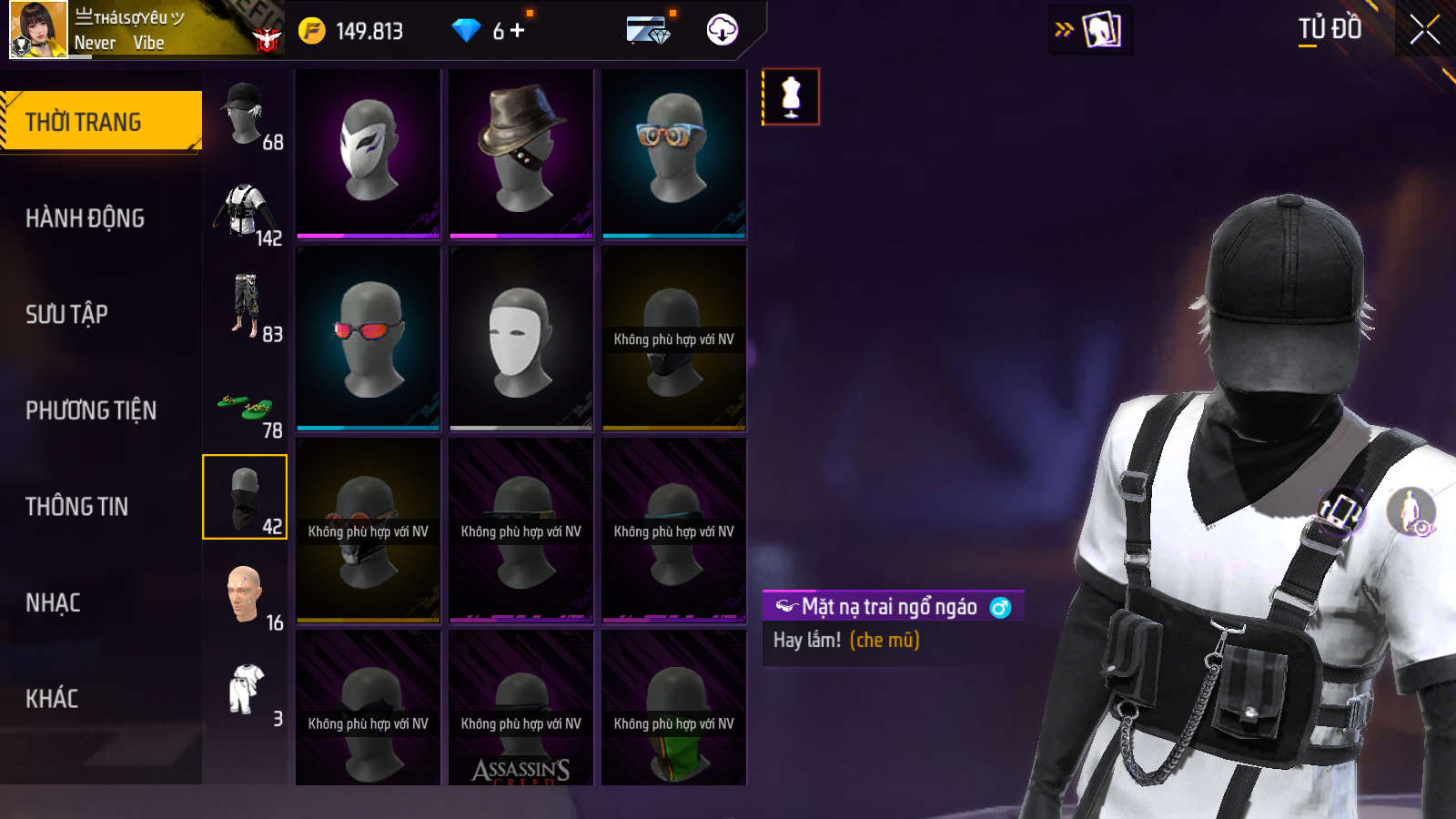Show the tops category with 142 items
The image size is (1456, 819).
(x=245, y=213)
